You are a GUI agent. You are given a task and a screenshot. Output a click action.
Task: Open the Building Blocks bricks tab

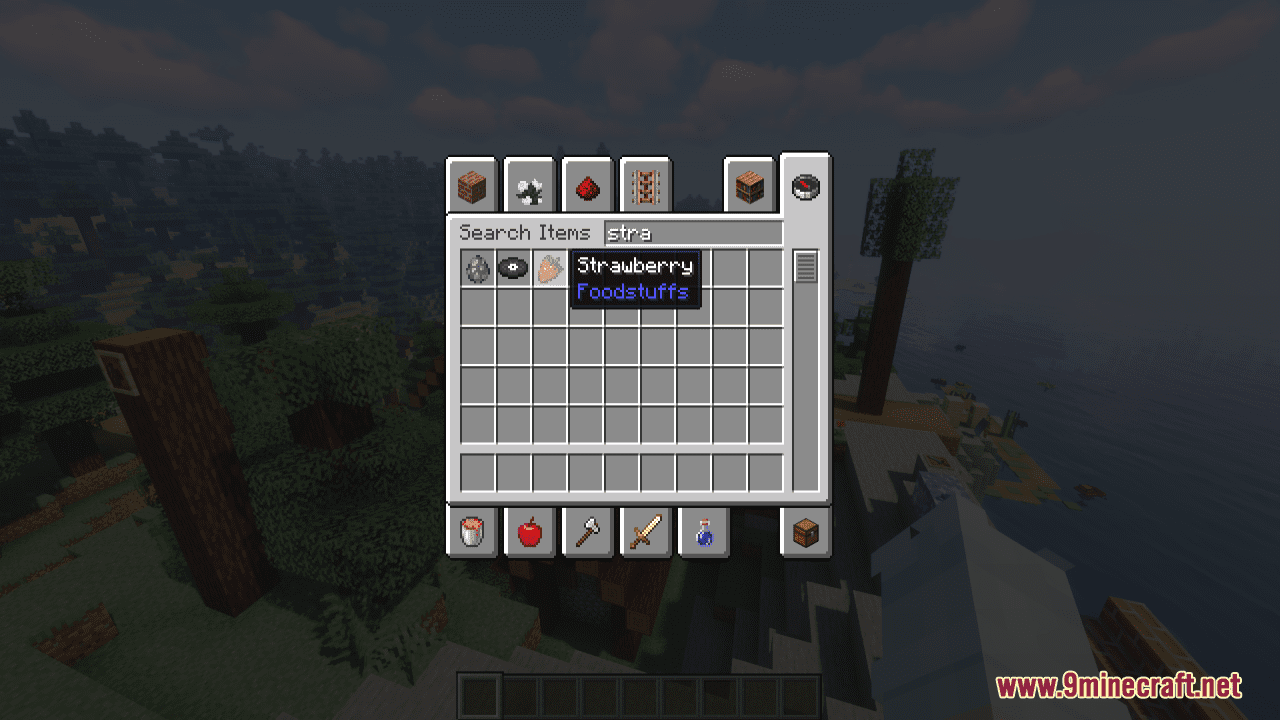(470, 185)
